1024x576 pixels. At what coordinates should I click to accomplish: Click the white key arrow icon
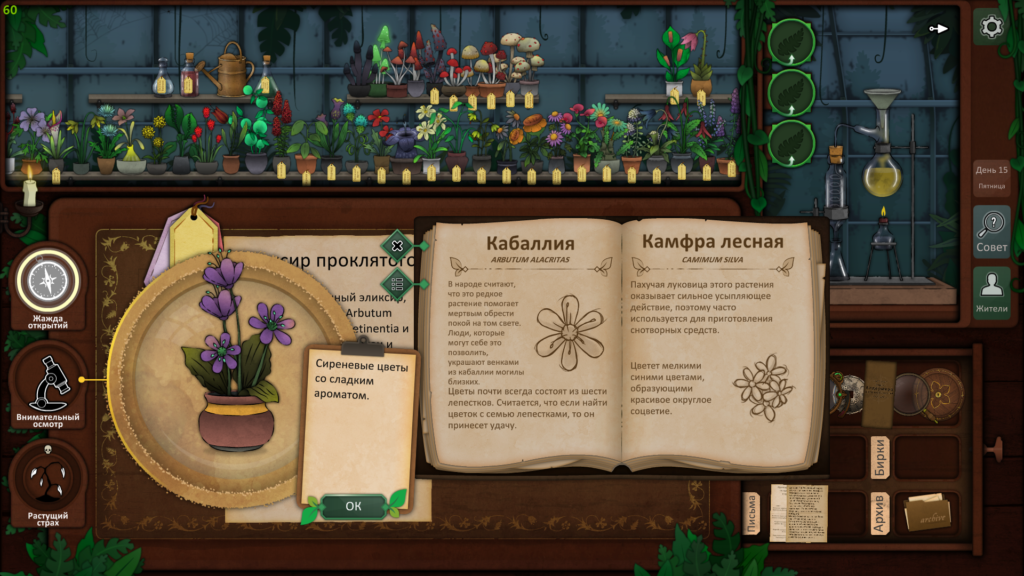[x=938, y=28]
